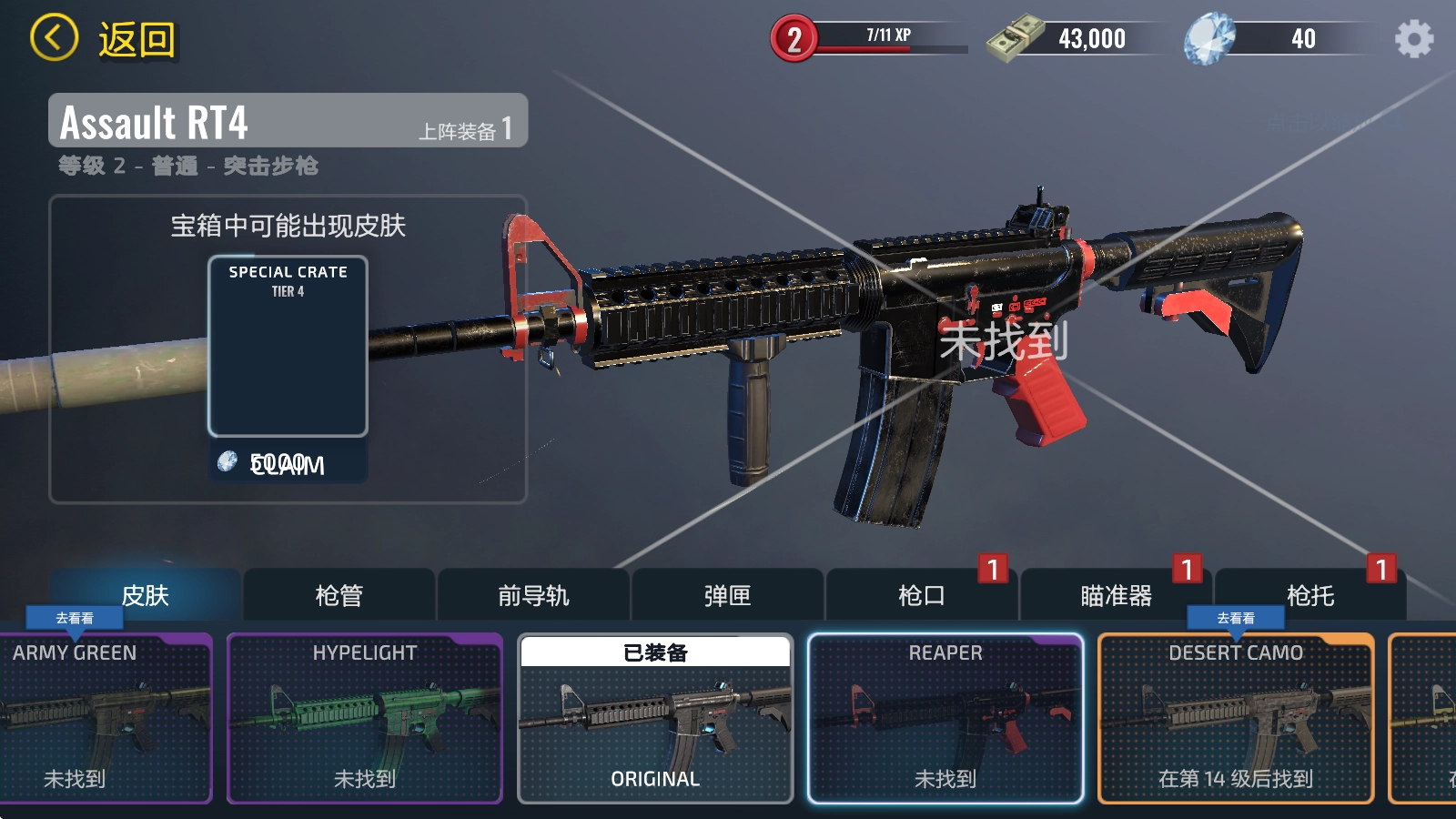This screenshot has width=1456, height=819.
Task: Choose the equipped Original skin card
Action: coord(655,718)
